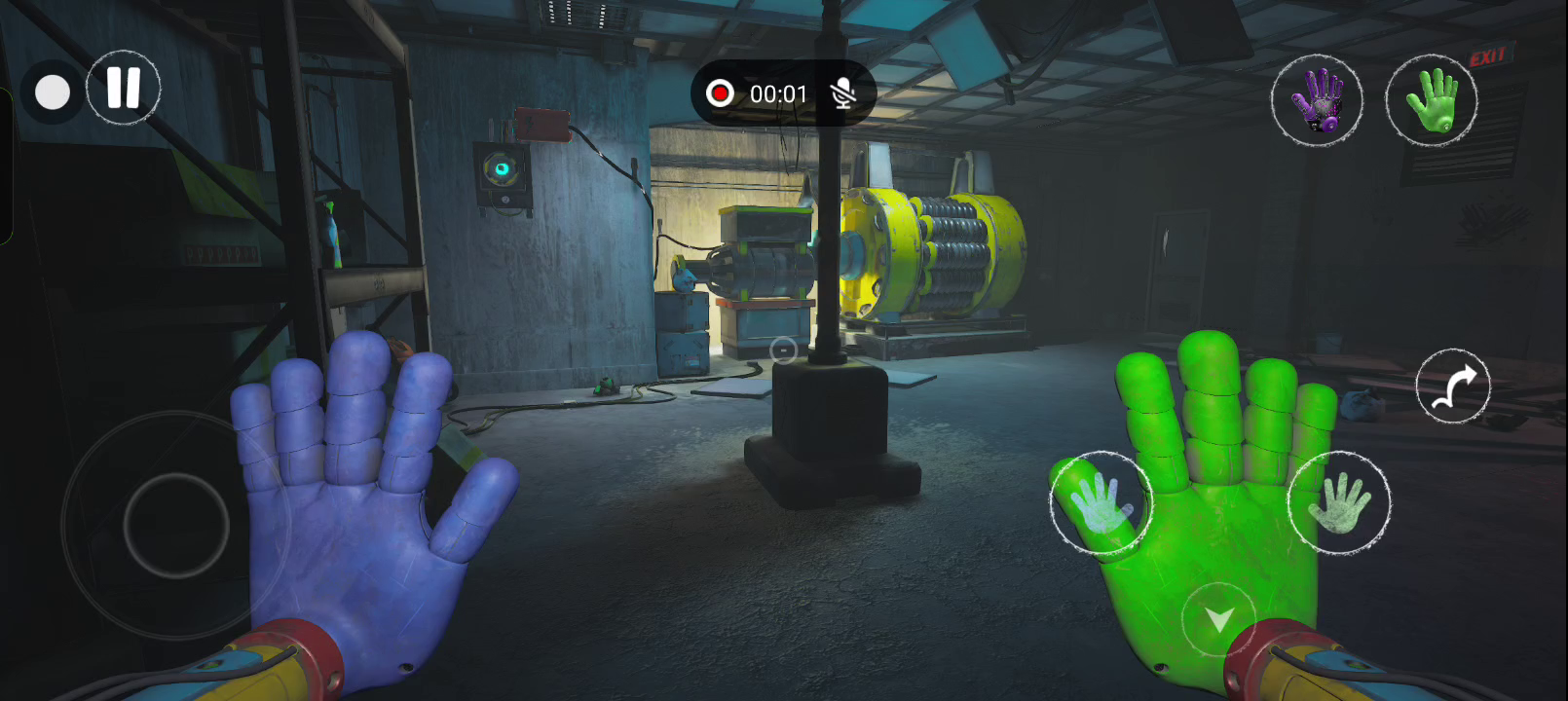
Task: Stop the screen recording red dot
Action: point(720,93)
